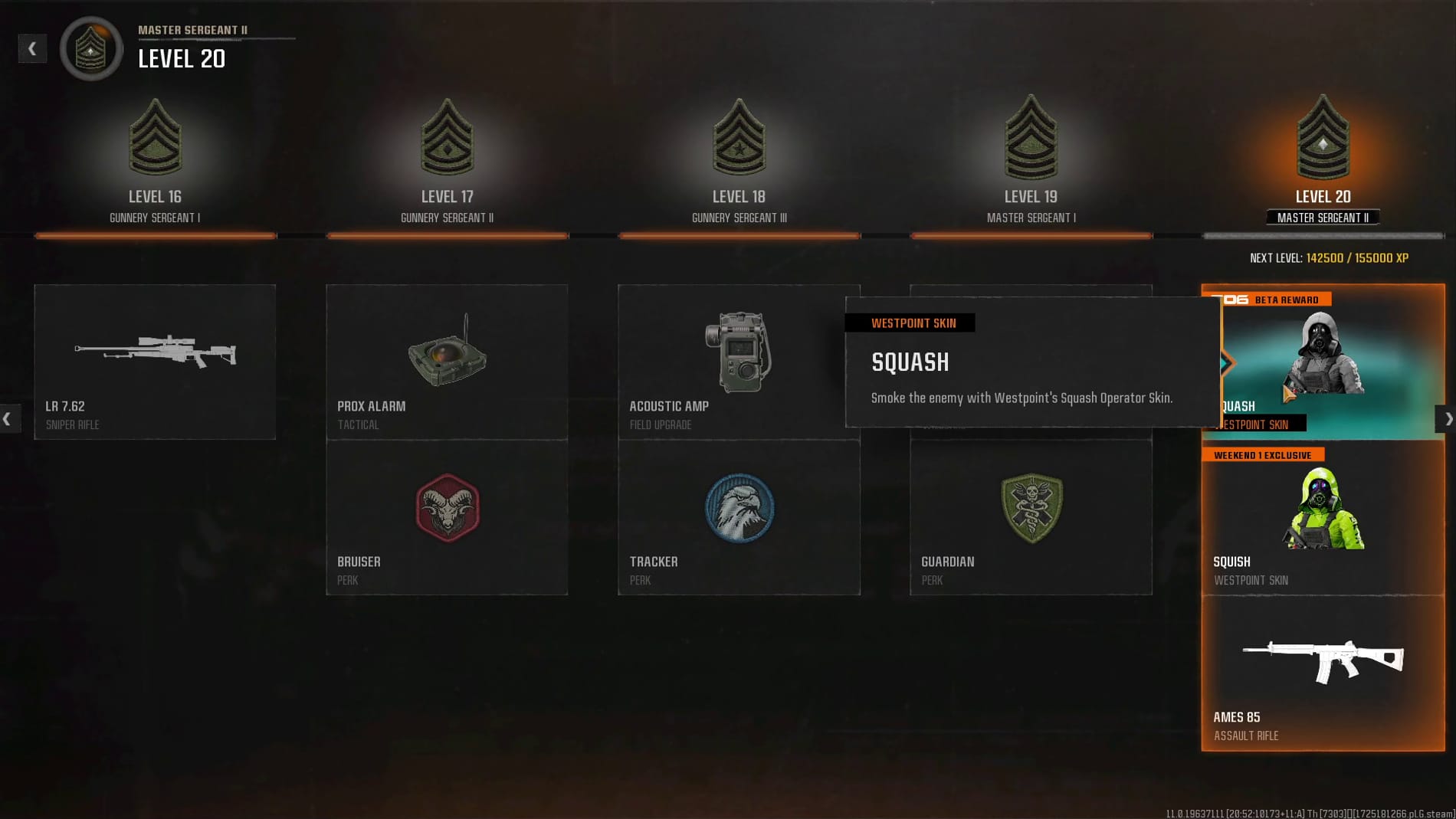Viewport: 1456px width, 819px height.
Task: Select the Level 20 Master Sergeant II rank
Action: pos(1323,161)
